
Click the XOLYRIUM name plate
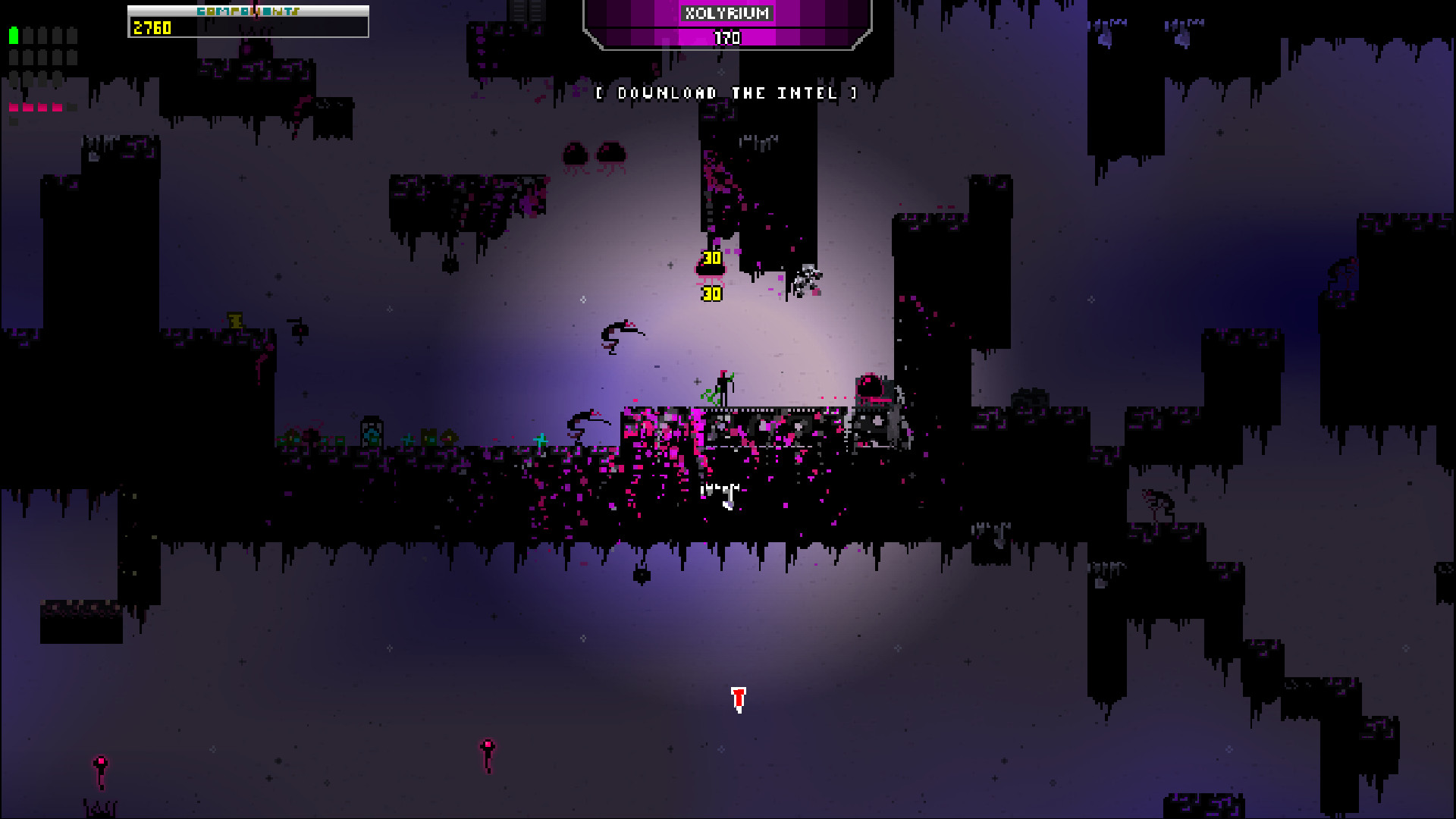[726, 13]
